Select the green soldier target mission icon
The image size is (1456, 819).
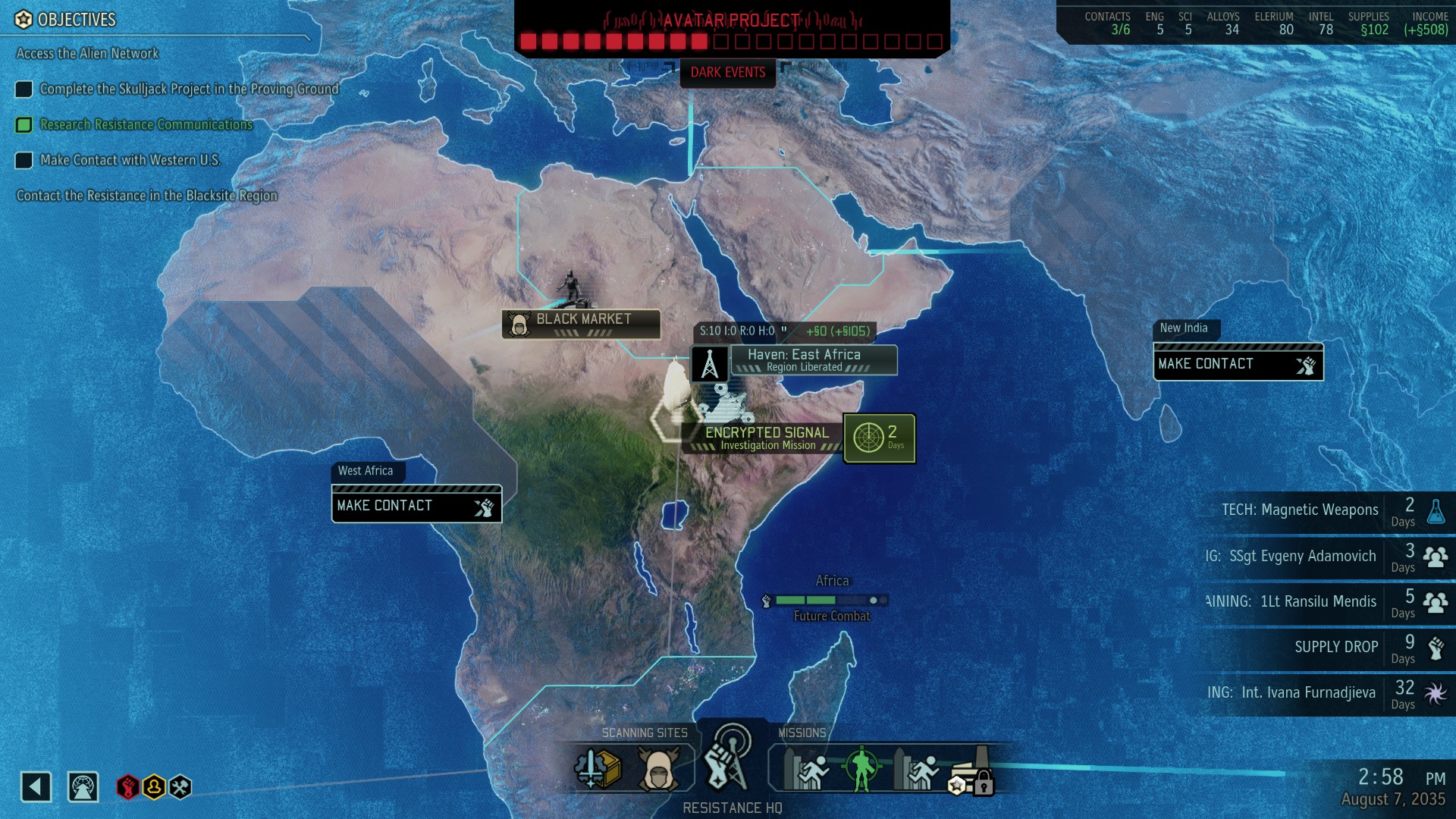[861, 769]
